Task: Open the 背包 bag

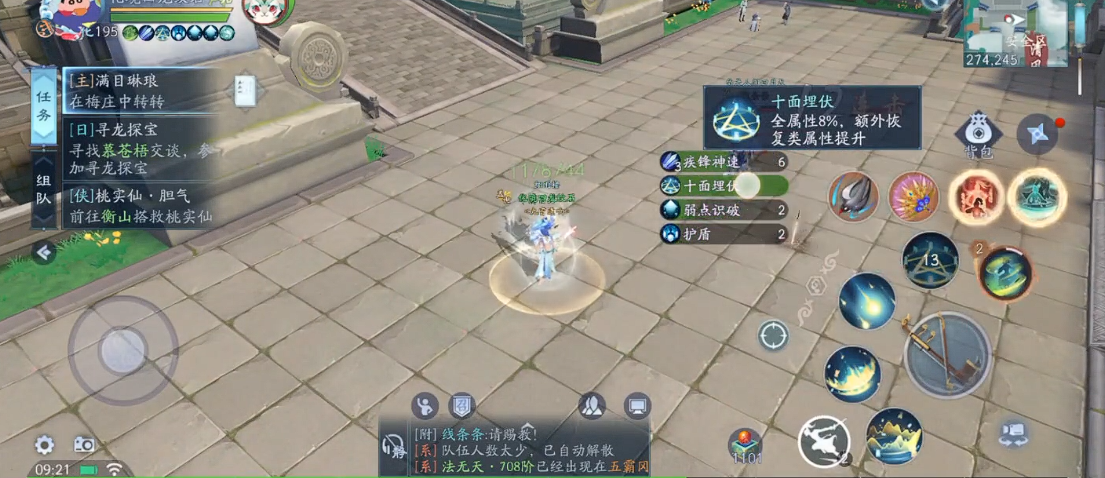Action: click(978, 136)
